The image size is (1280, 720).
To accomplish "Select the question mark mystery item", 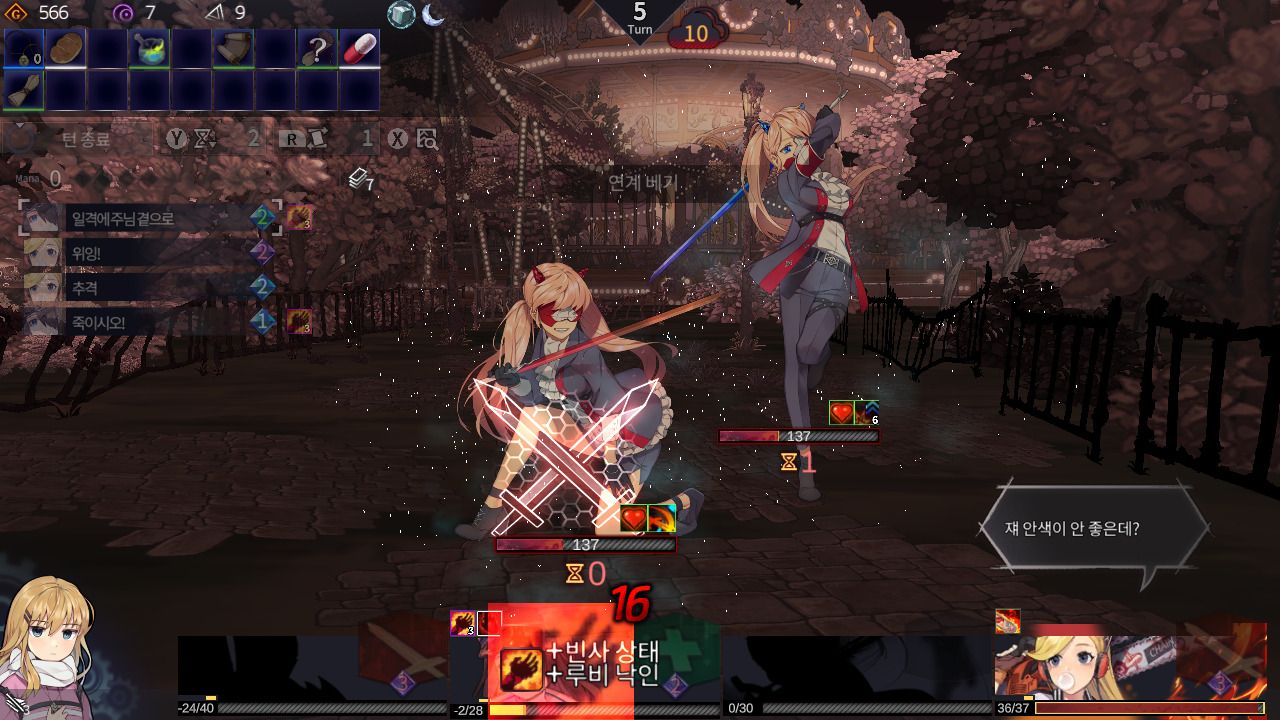I will click(317, 48).
